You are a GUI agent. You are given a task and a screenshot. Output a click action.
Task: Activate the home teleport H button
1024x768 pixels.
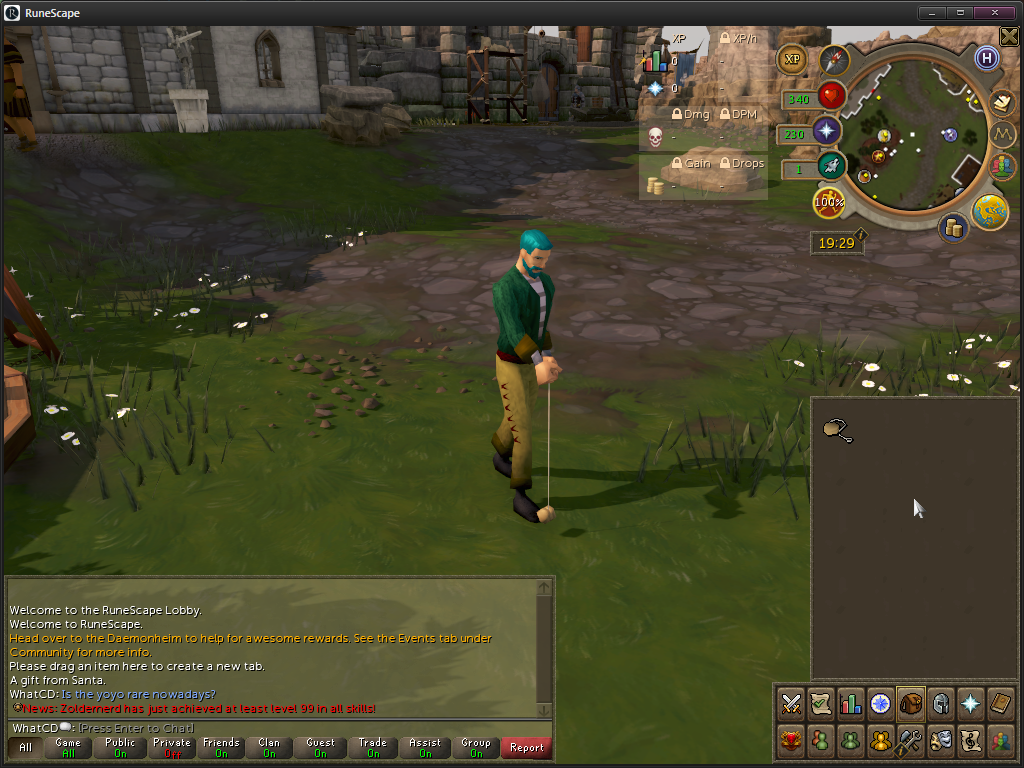987,58
